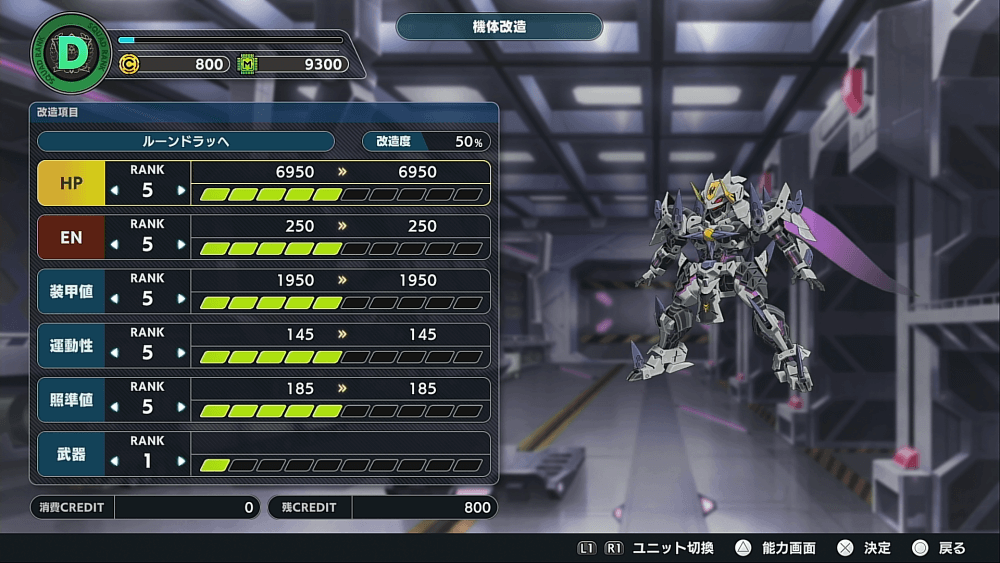Viewport: 1000px width, 563px height.
Task: Lower 装甲値 rank using left arrow
Action: (114, 298)
